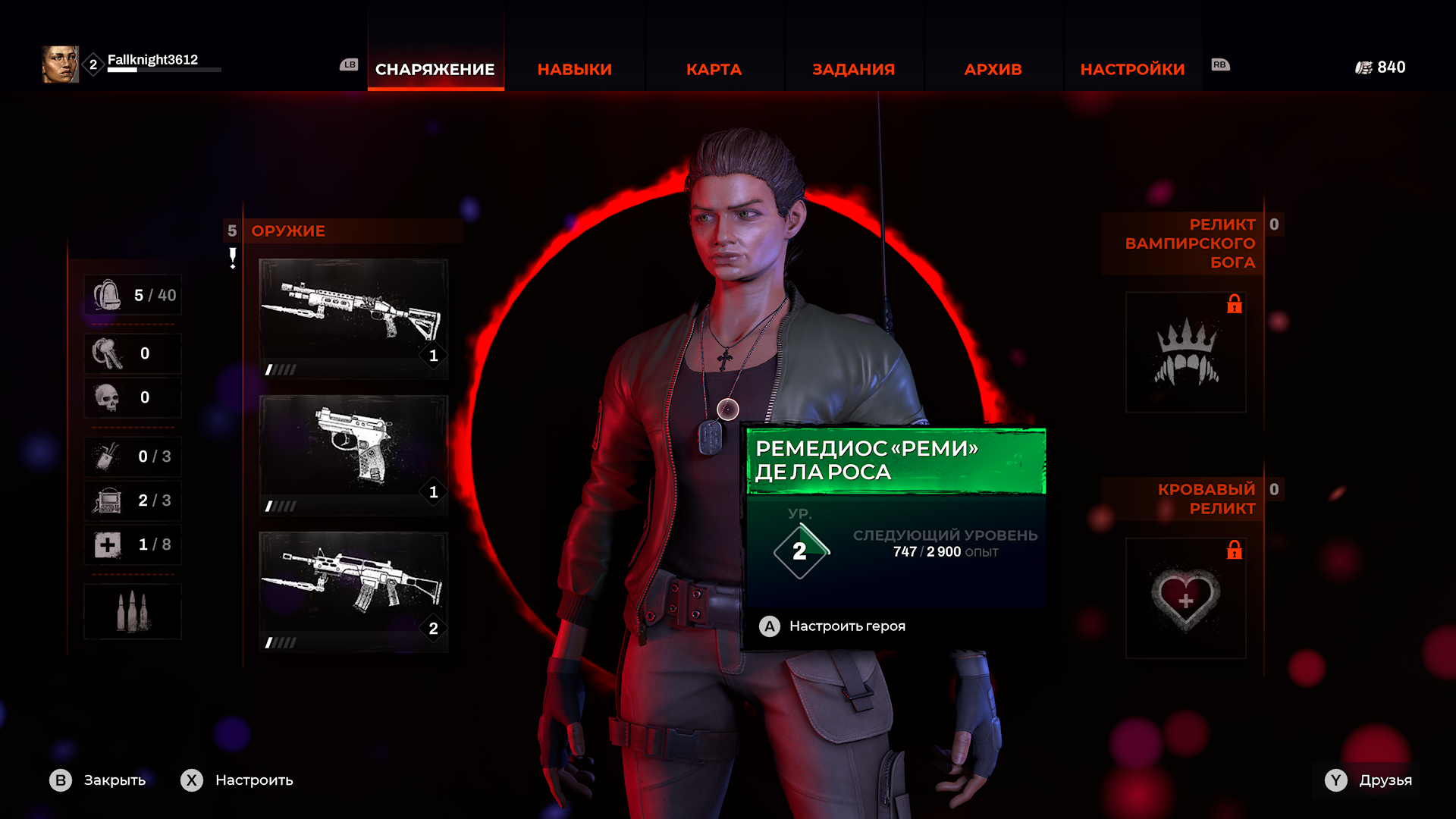Select the pistol weapon slot
The width and height of the screenshot is (1456, 819).
click(x=353, y=455)
